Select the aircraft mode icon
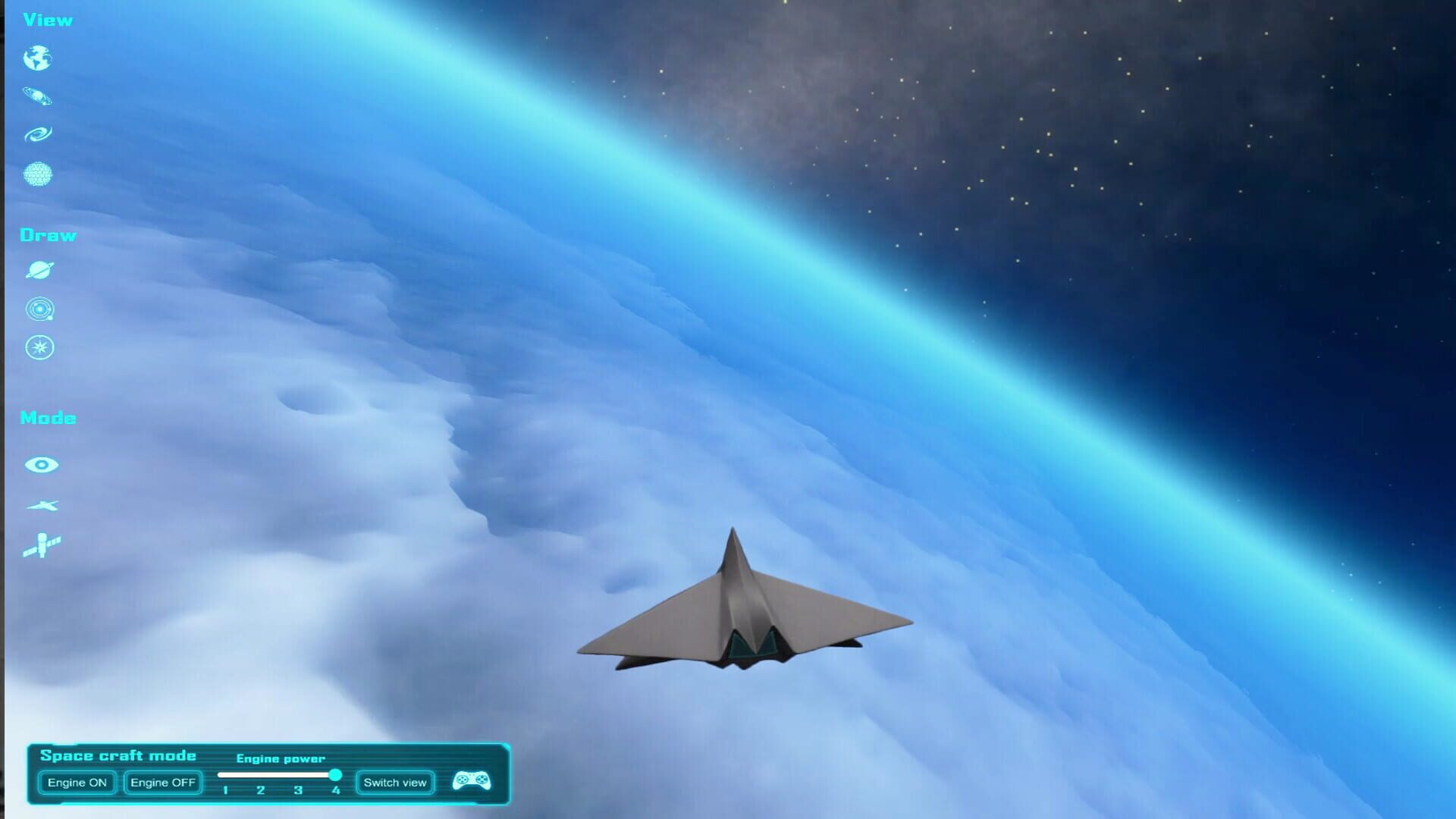 pyautogui.click(x=43, y=505)
